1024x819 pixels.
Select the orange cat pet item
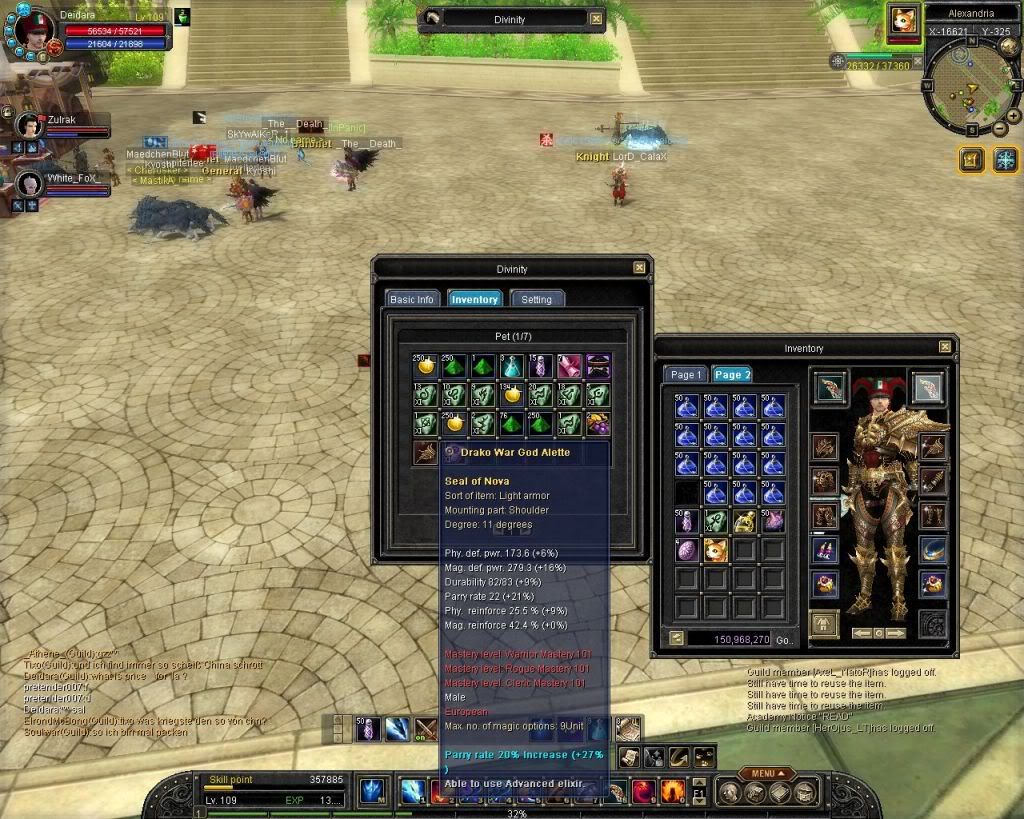[x=716, y=550]
